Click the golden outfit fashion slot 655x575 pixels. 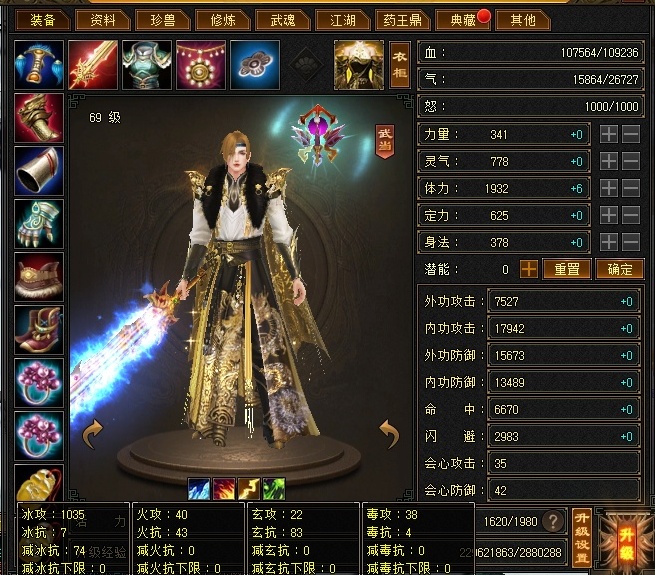click(358, 64)
